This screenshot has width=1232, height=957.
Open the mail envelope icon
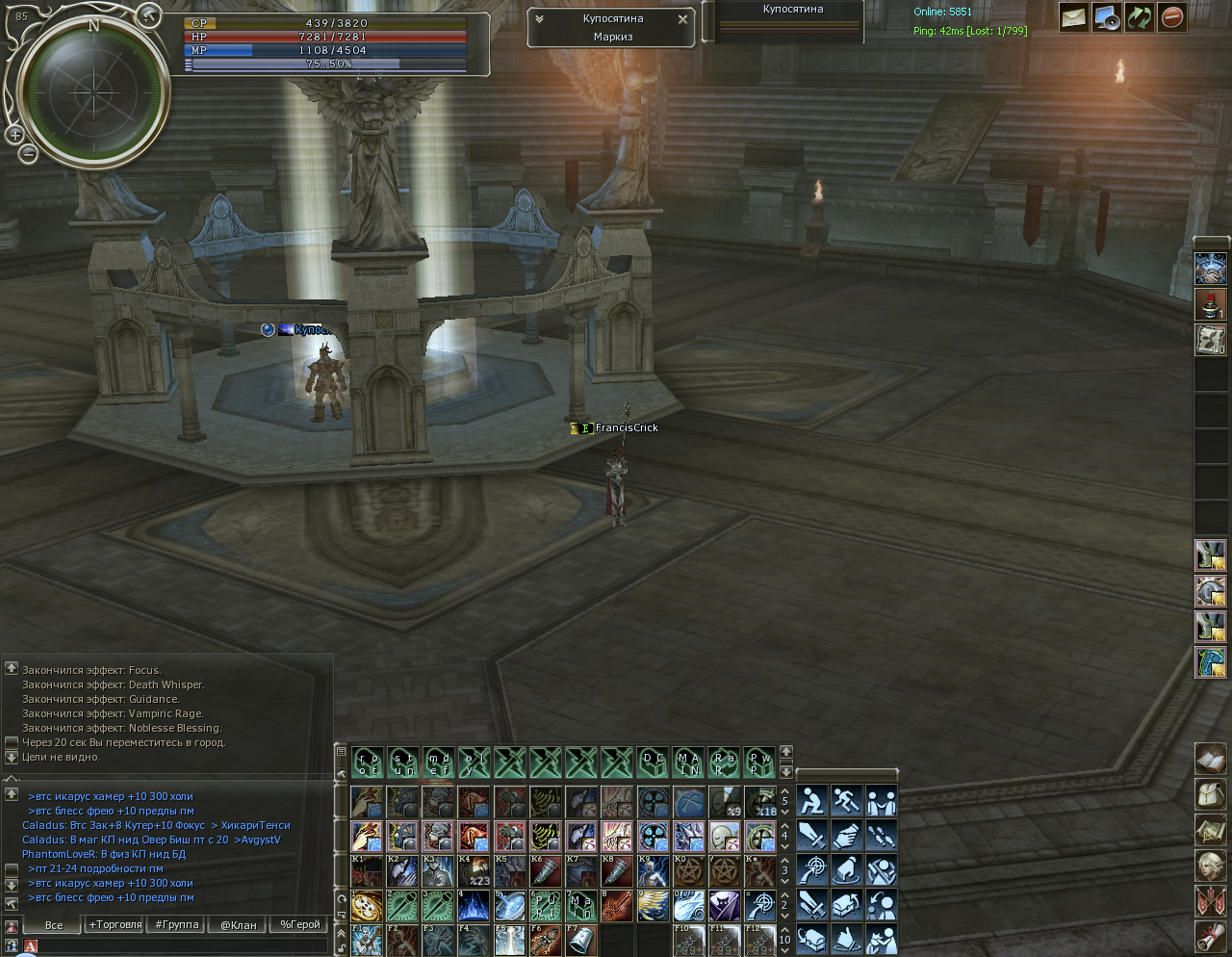tap(1073, 17)
